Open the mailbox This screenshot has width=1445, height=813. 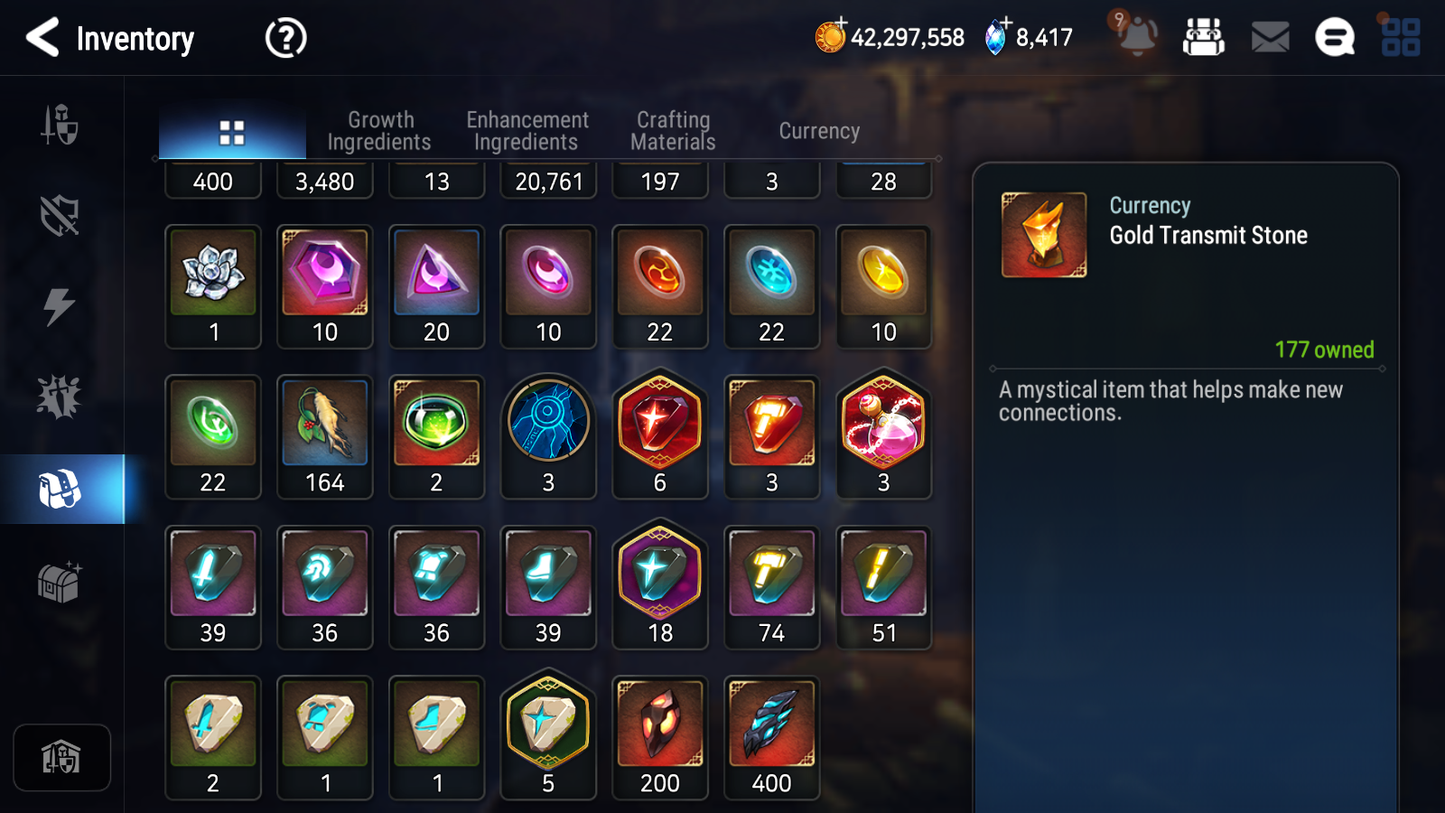pos(1270,36)
